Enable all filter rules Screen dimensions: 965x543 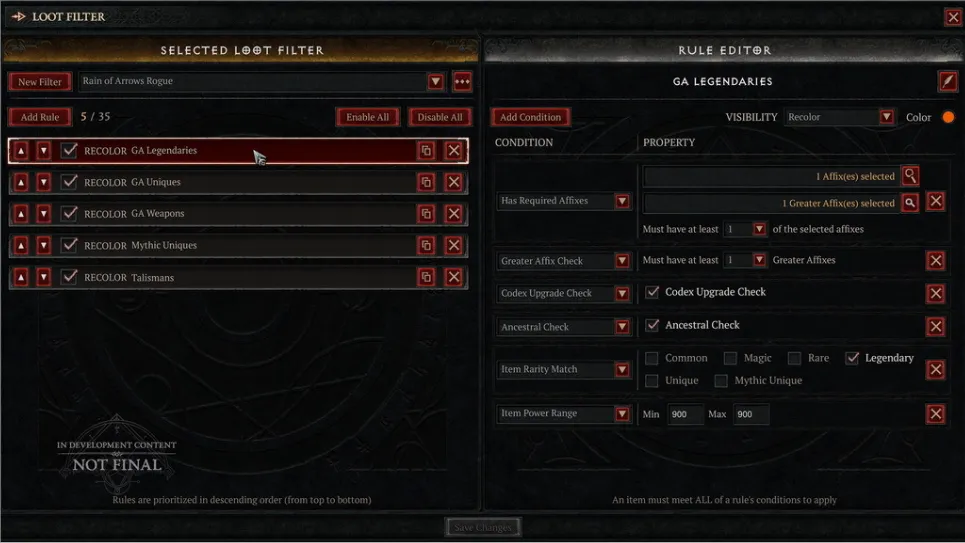point(367,117)
